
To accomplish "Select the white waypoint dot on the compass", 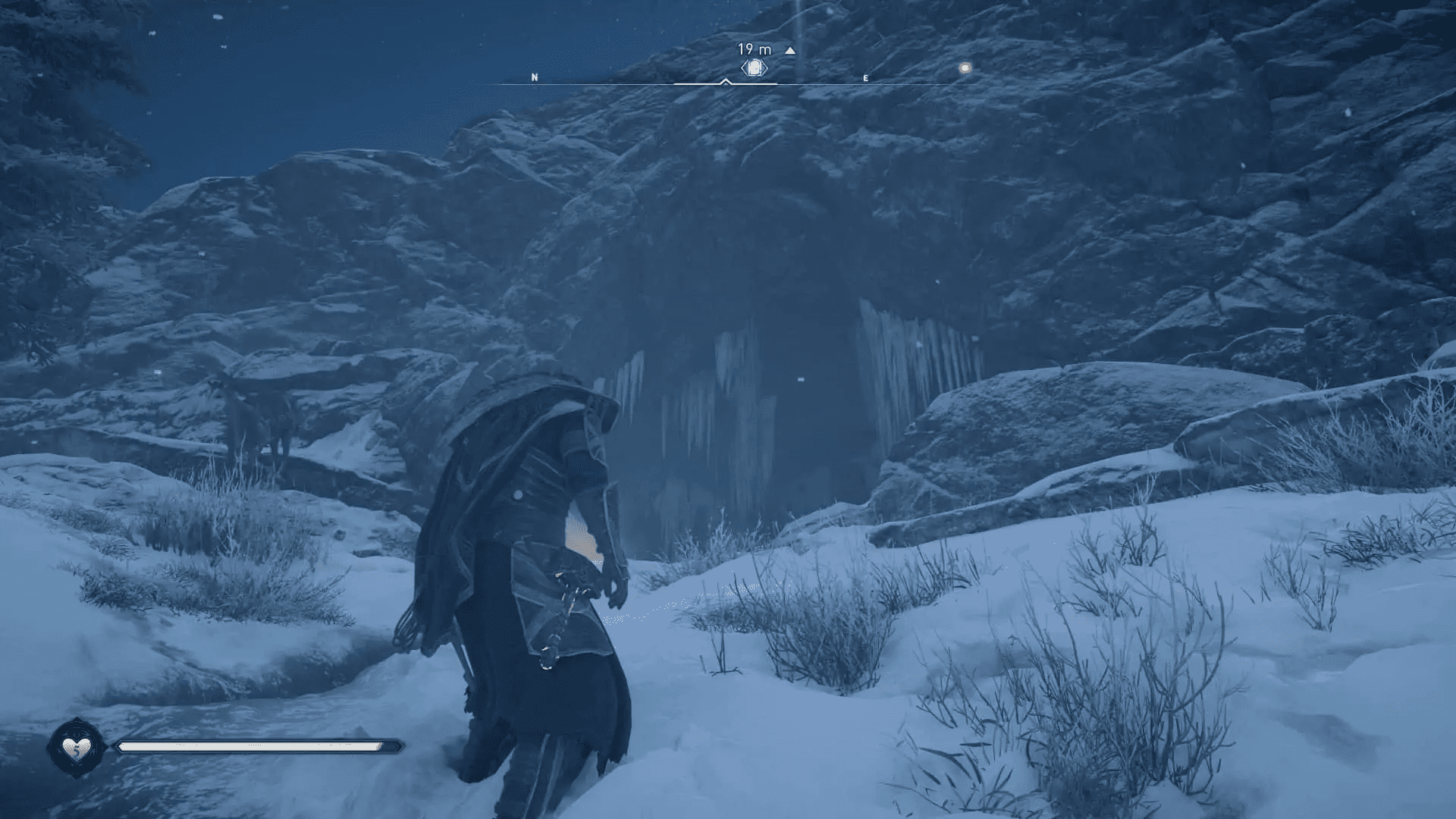I will pos(964,67).
